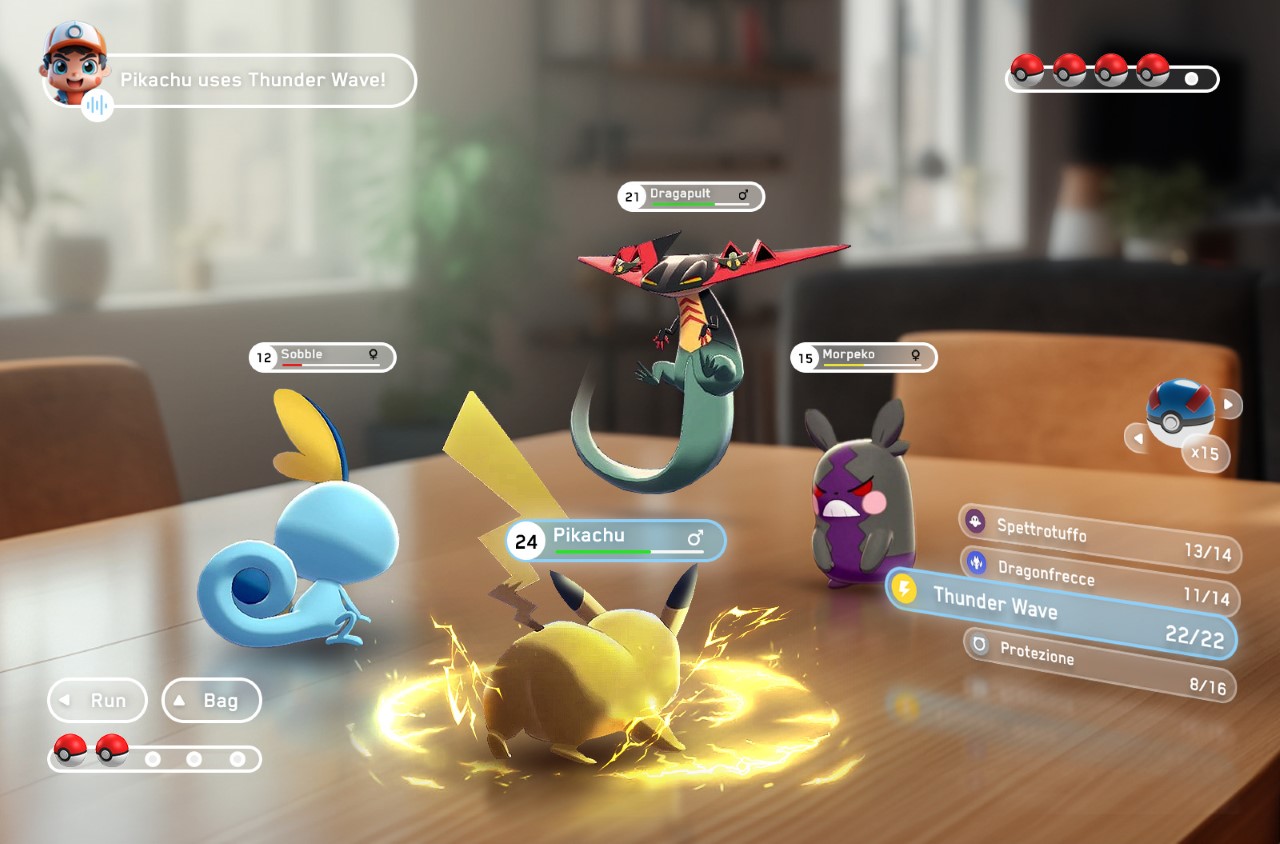The width and height of the screenshot is (1280, 844).
Task: Select the Spettrotuffo move
Action: [x=1098, y=537]
